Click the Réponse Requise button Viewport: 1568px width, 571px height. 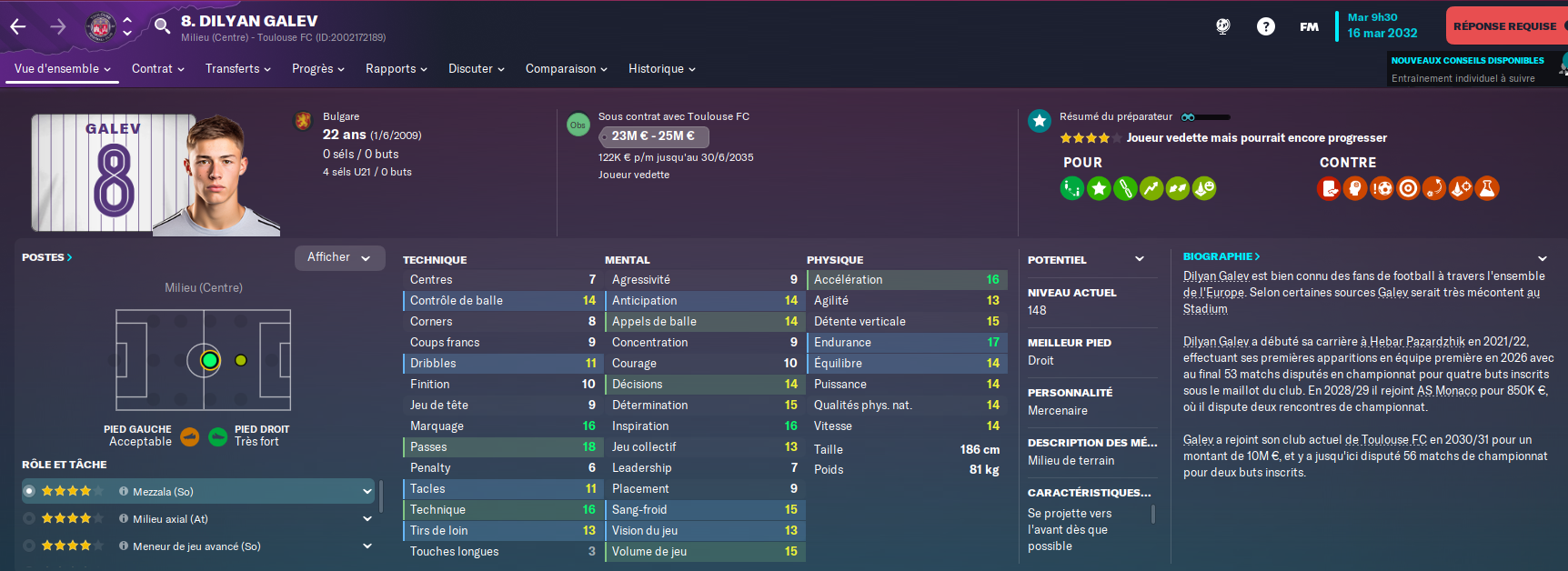[1505, 26]
